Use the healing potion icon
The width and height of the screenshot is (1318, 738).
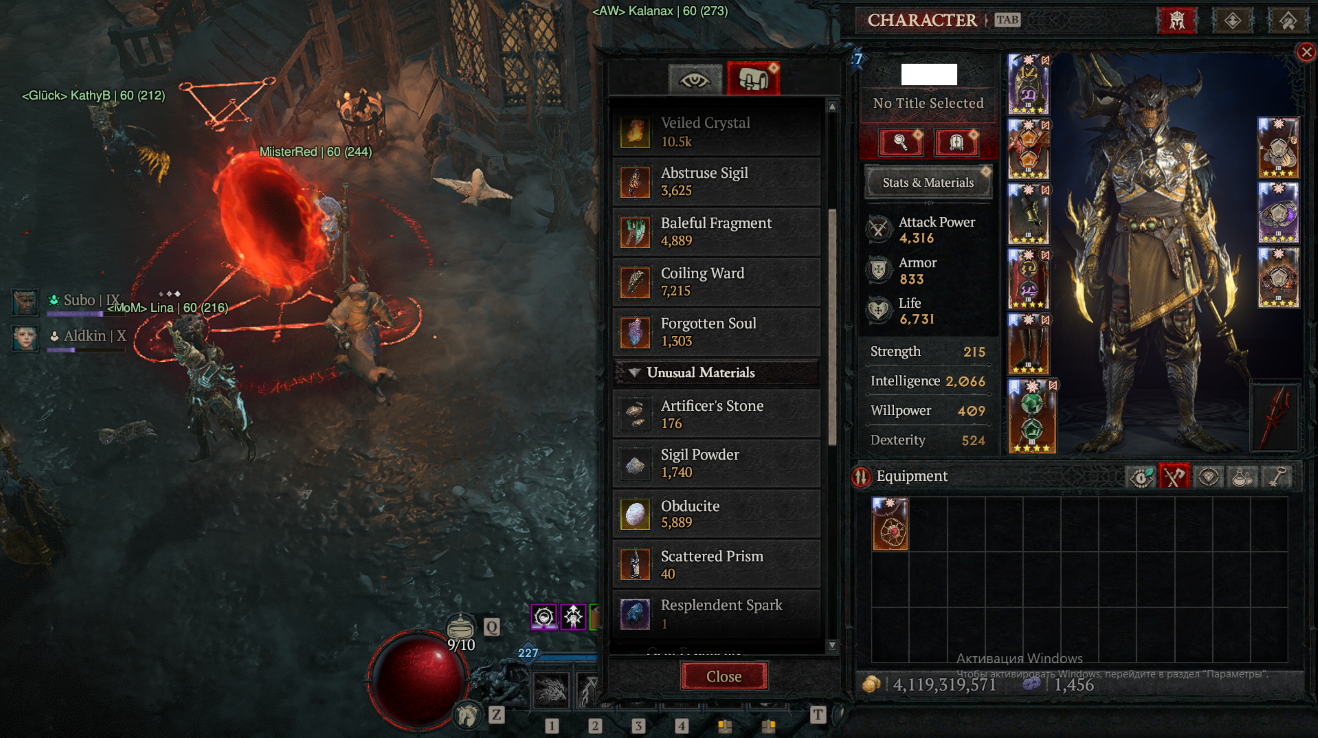click(460, 628)
